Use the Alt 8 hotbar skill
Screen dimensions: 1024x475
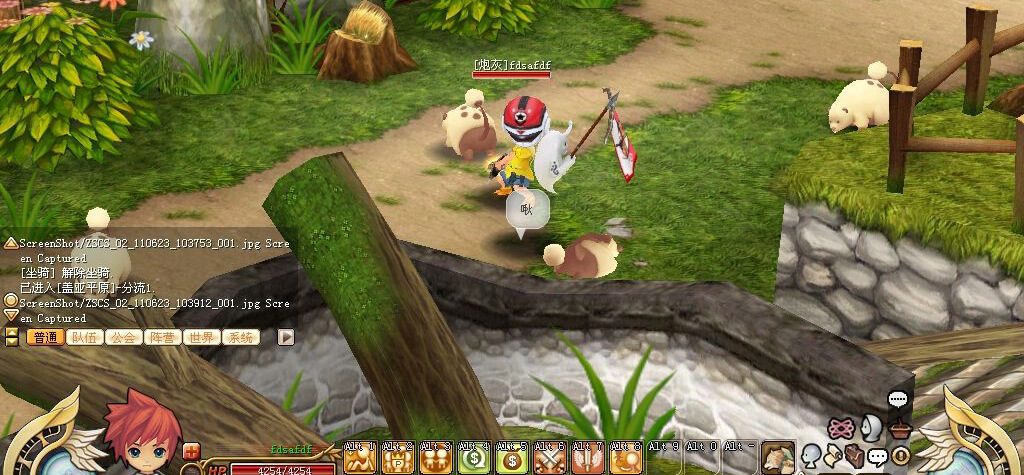point(625,459)
